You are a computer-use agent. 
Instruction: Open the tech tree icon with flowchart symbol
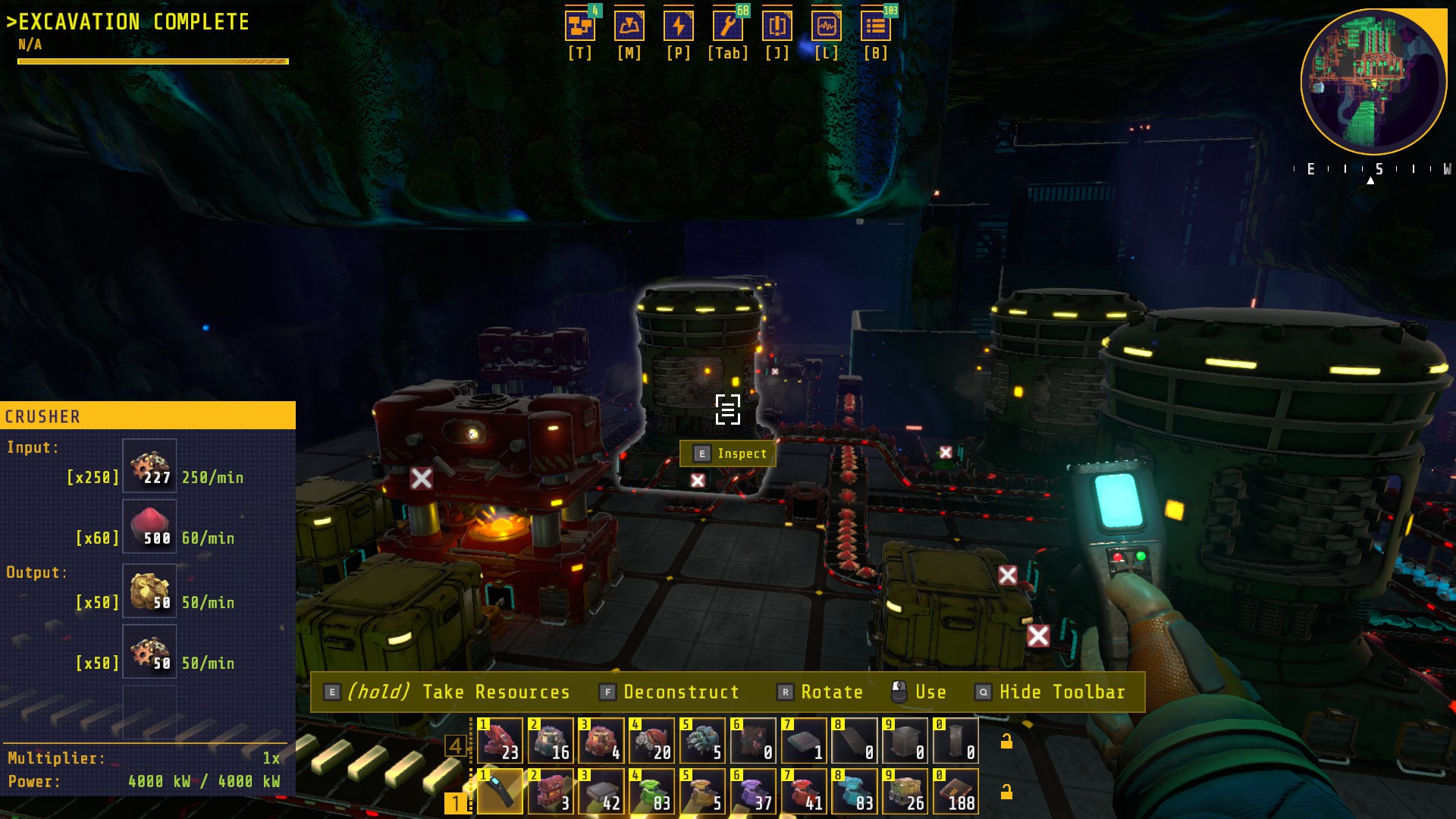pyautogui.click(x=580, y=27)
